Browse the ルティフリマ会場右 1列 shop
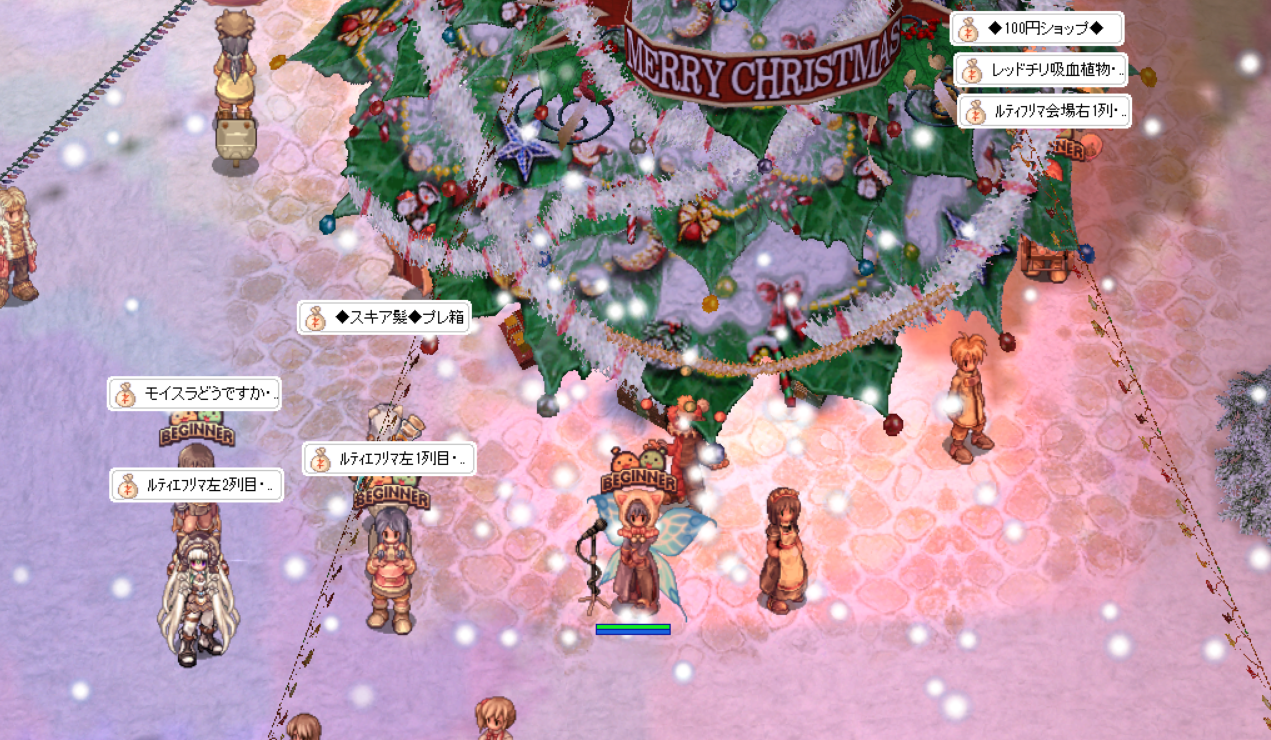Screen dimensions: 1271x740 1044,112
